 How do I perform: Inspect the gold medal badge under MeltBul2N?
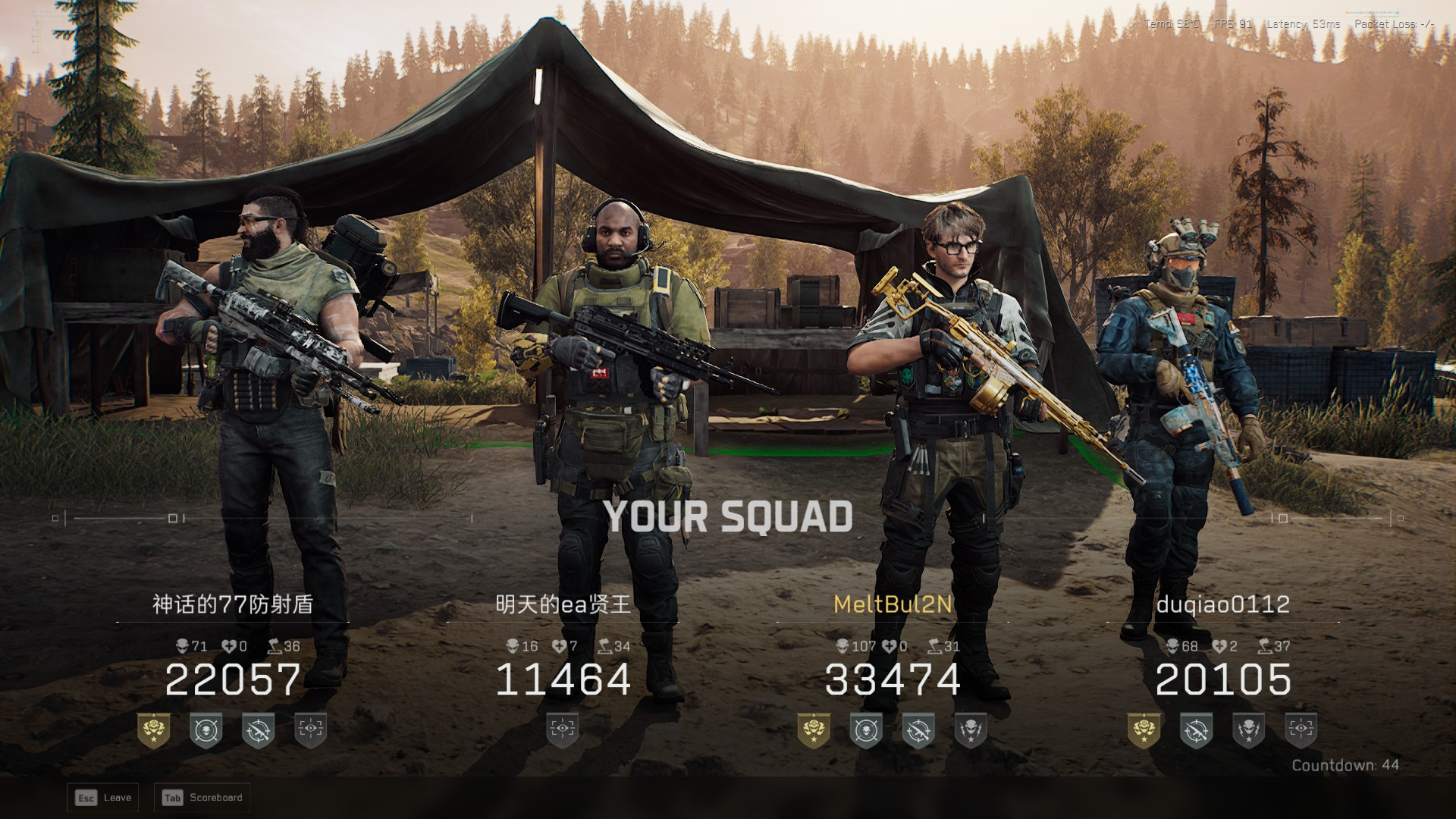tap(814, 730)
